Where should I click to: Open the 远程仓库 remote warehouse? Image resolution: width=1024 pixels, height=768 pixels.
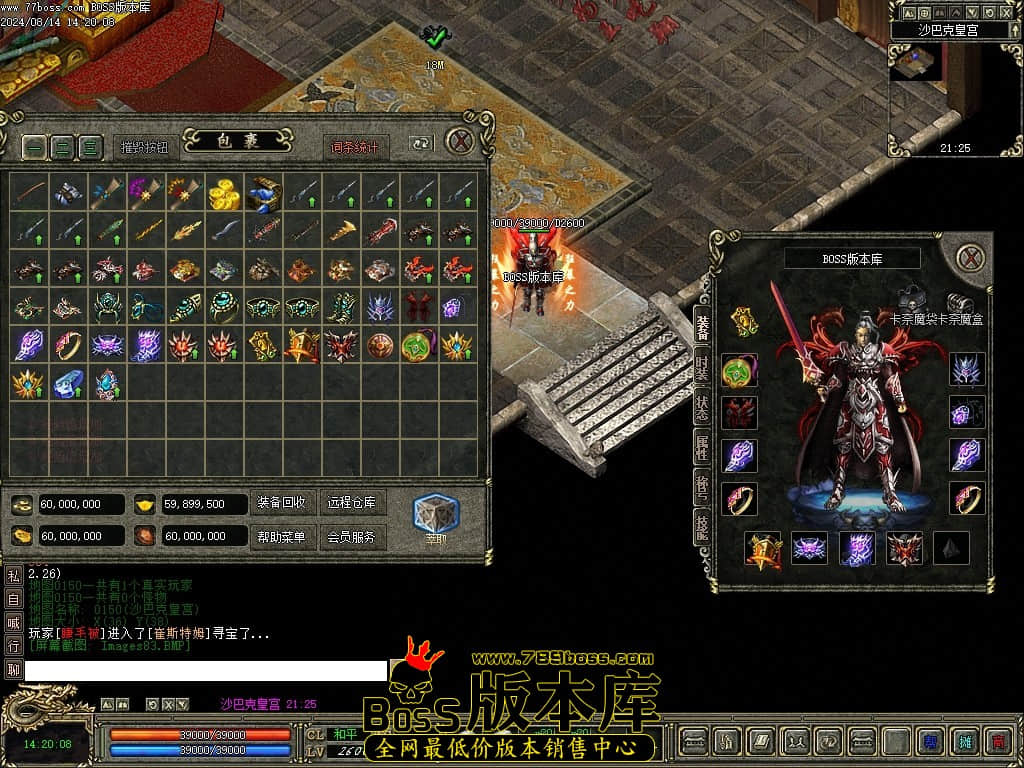pos(352,503)
